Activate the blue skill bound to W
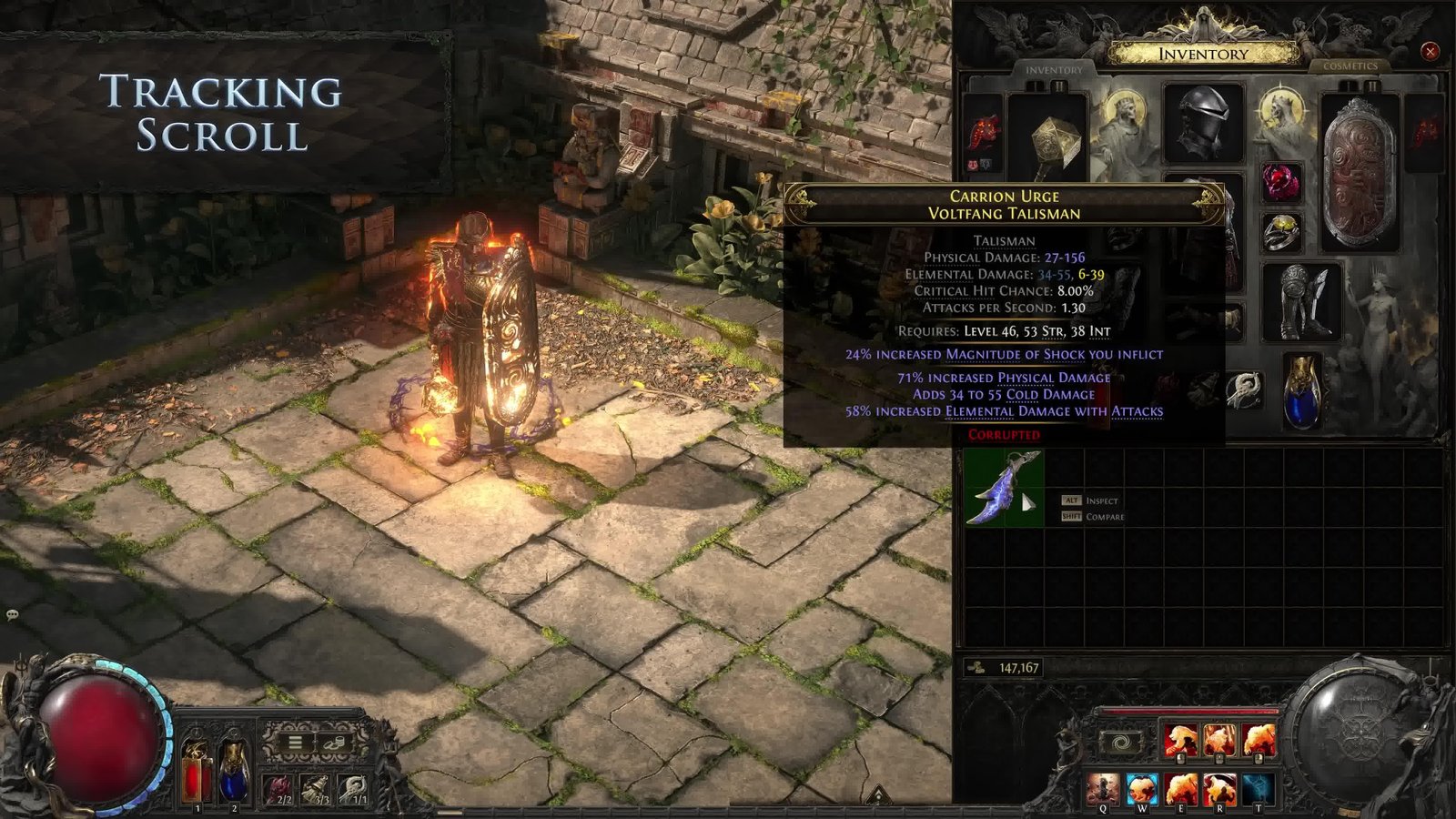Image resolution: width=1456 pixels, height=819 pixels. click(x=1142, y=788)
